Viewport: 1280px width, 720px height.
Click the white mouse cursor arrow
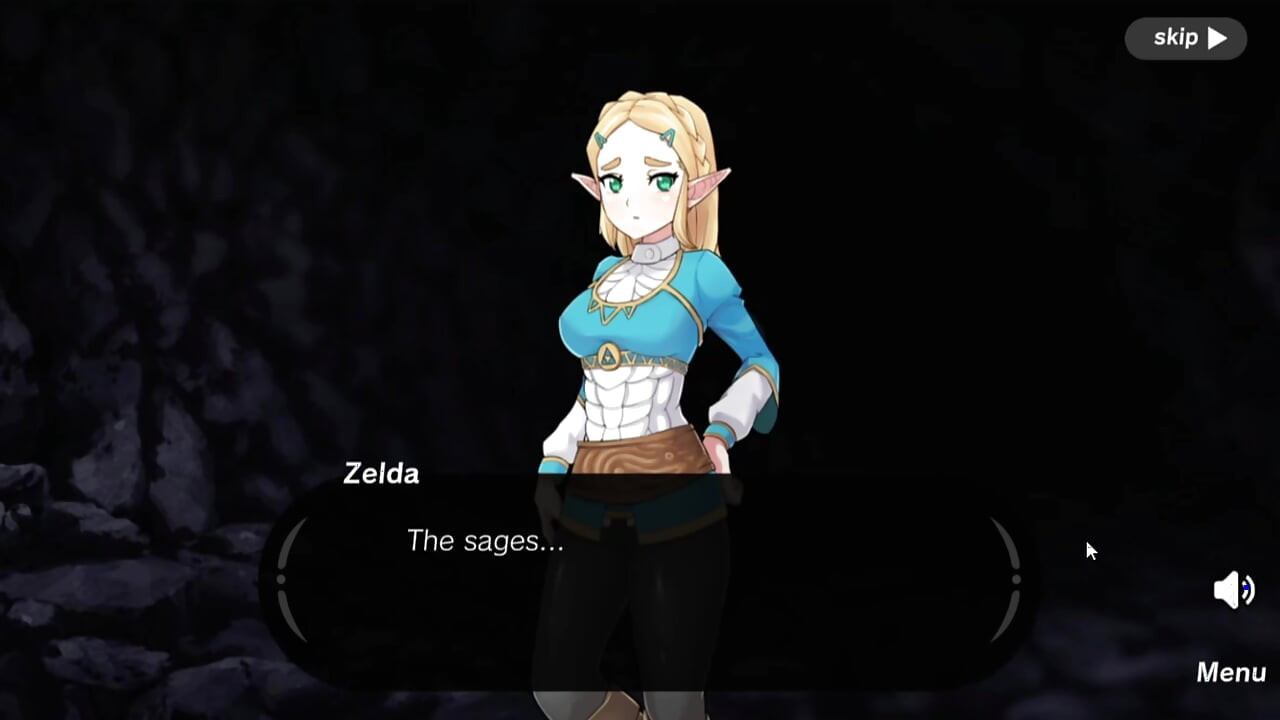tap(1090, 550)
